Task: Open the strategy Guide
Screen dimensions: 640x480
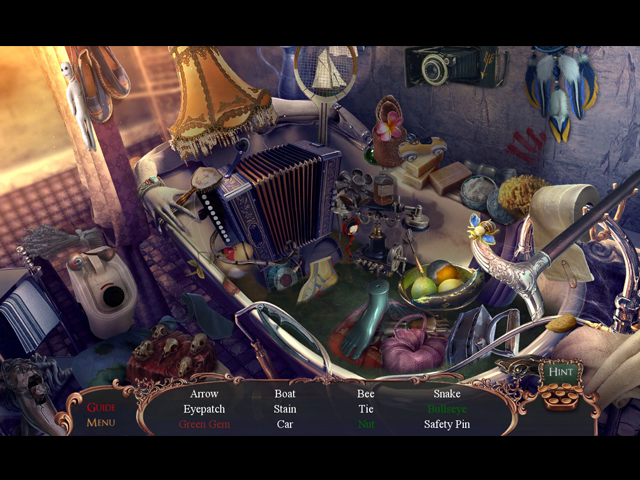Action: tap(101, 407)
